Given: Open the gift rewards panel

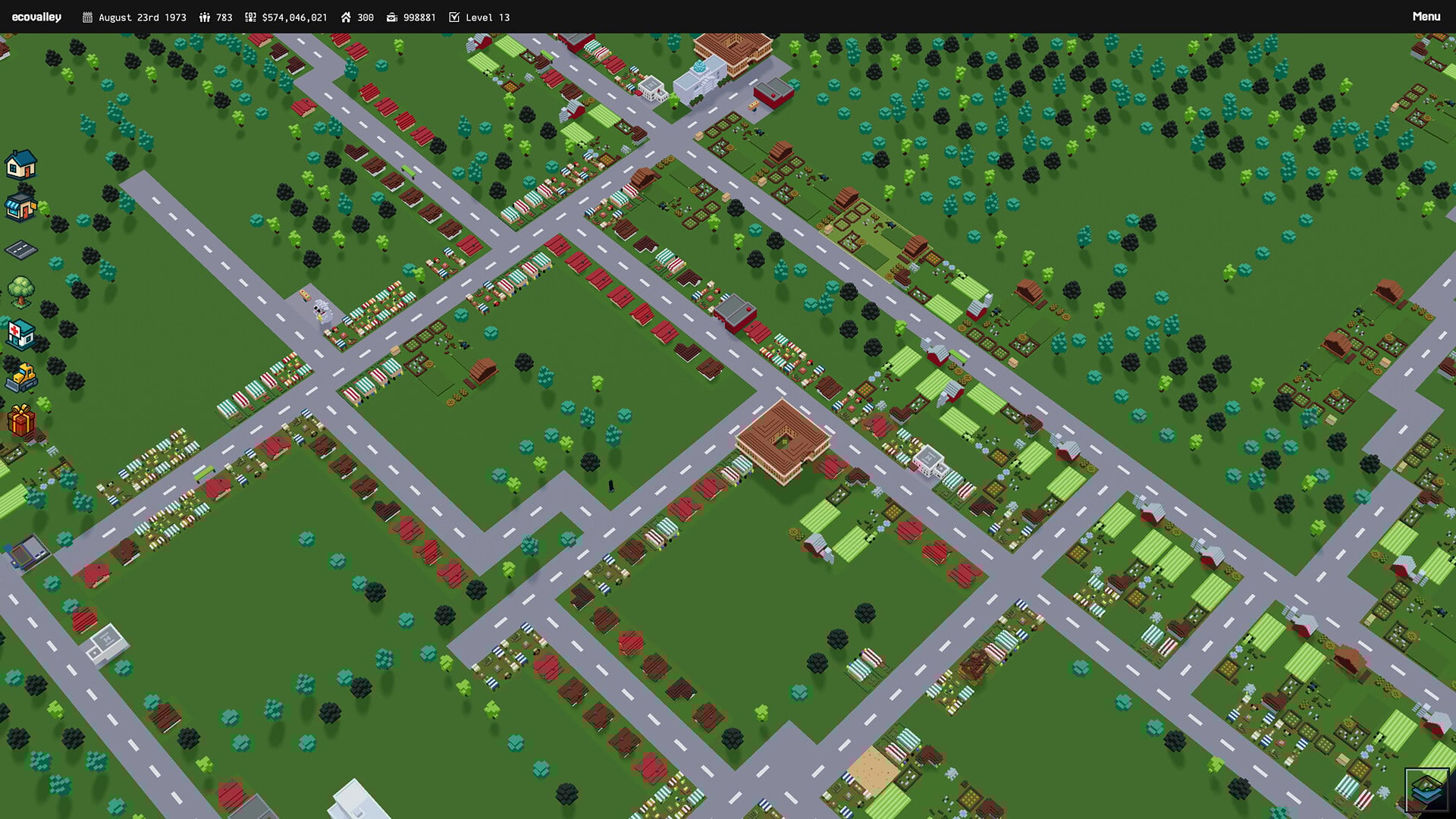Looking at the screenshot, I should (x=21, y=420).
